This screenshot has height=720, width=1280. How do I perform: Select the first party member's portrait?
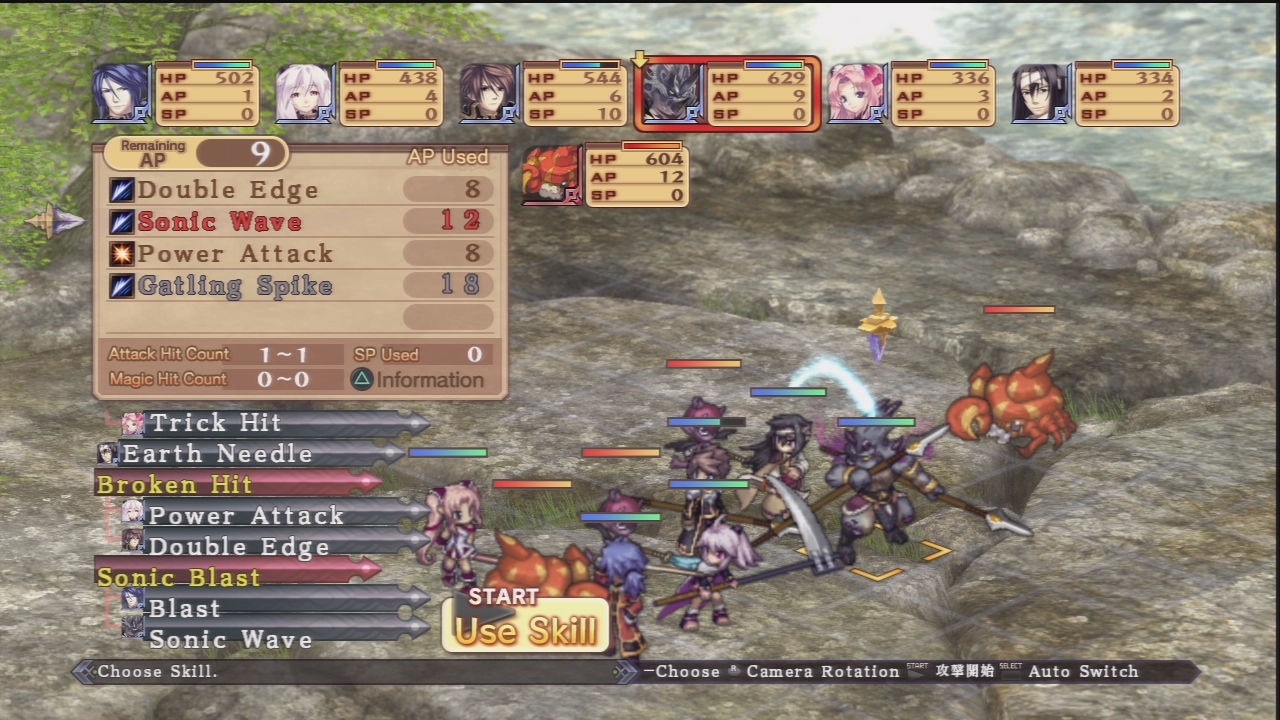click(118, 93)
